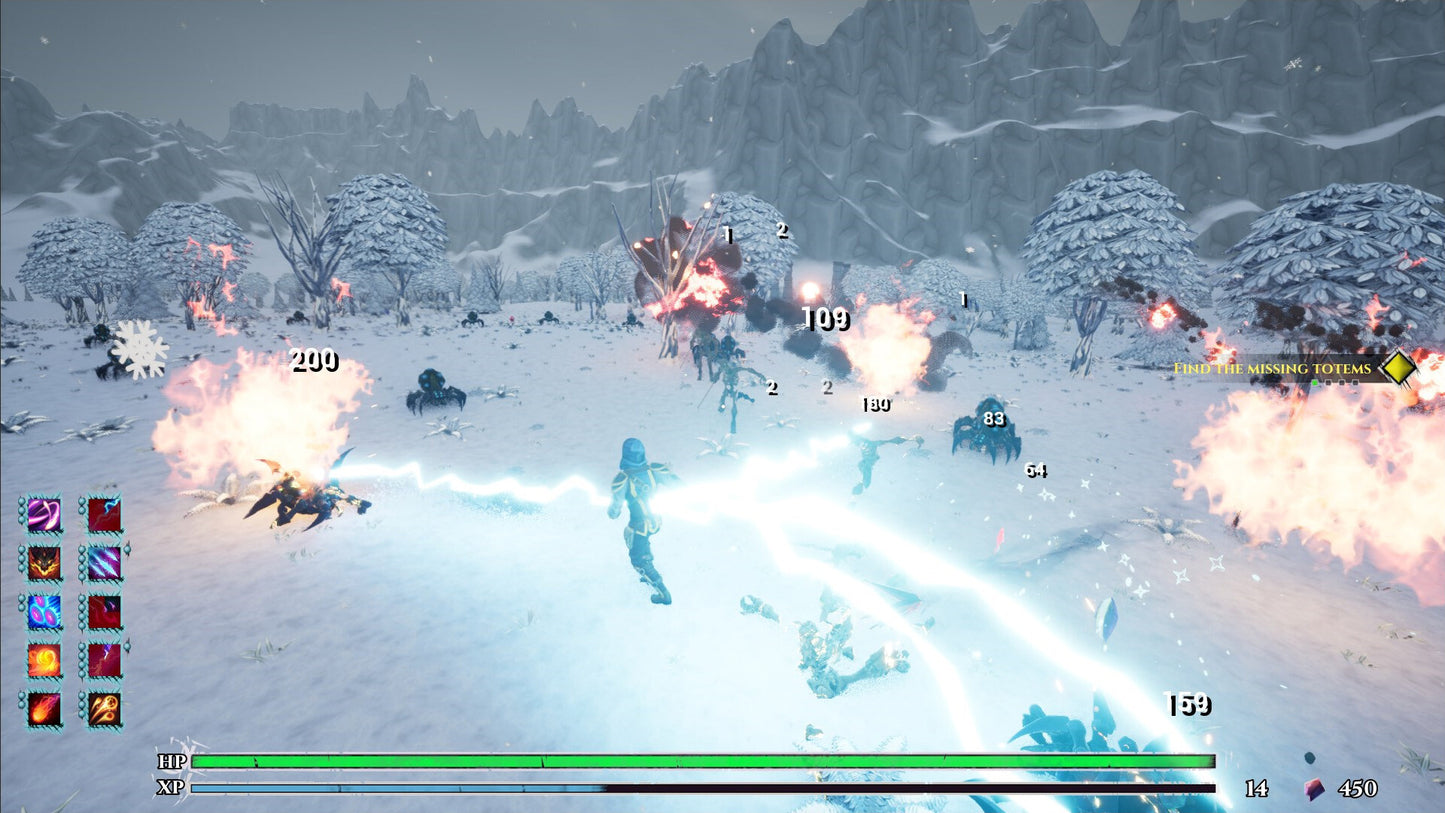The height and width of the screenshot is (813, 1445).
Task: Open the Find the Missing Totems objective
Action: [1271, 369]
